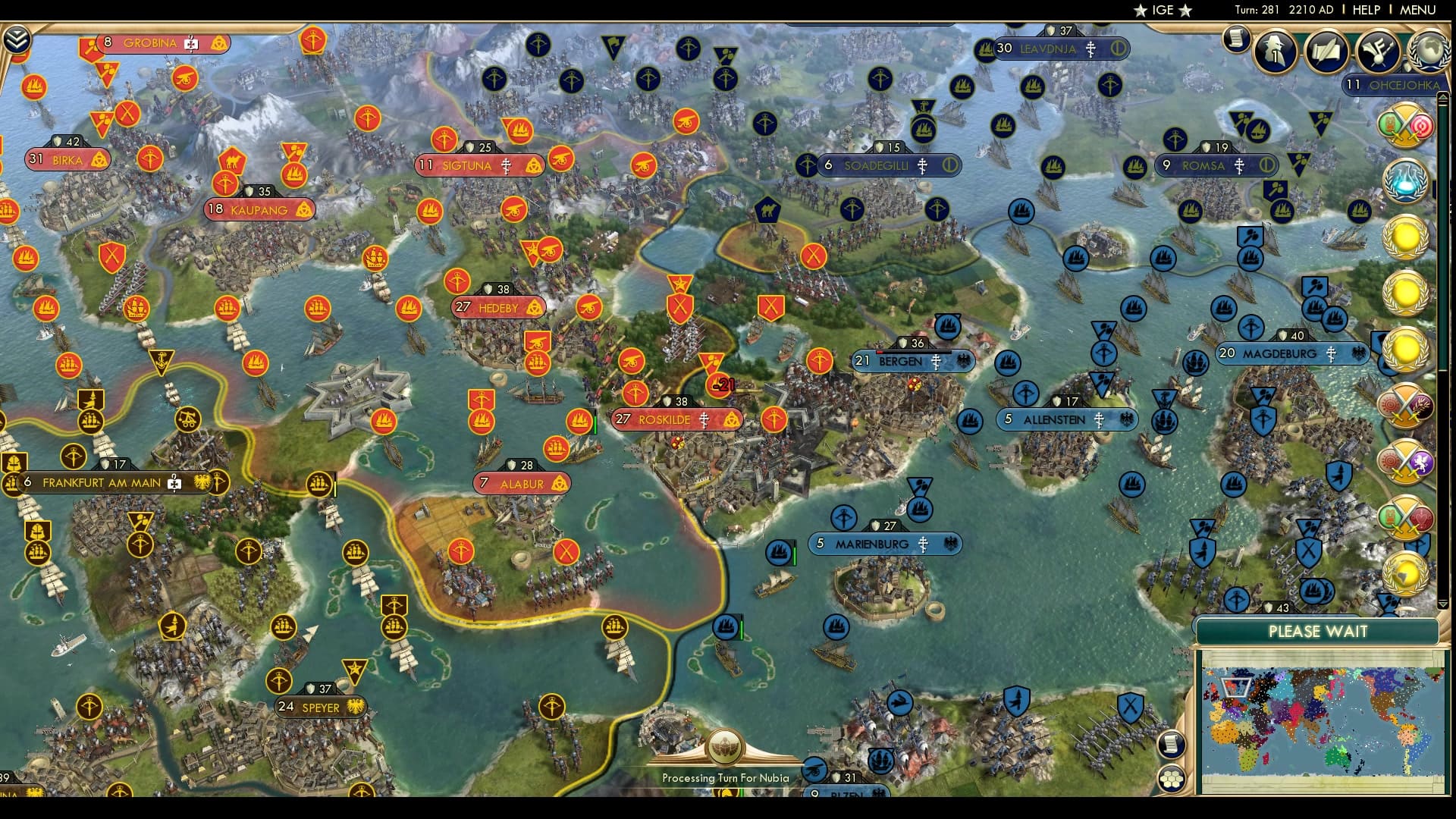Image resolution: width=1456 pixels, height=819 pixels.
Task: Click a crossed-swords war declaration notification
Action: coord(1405,404)
